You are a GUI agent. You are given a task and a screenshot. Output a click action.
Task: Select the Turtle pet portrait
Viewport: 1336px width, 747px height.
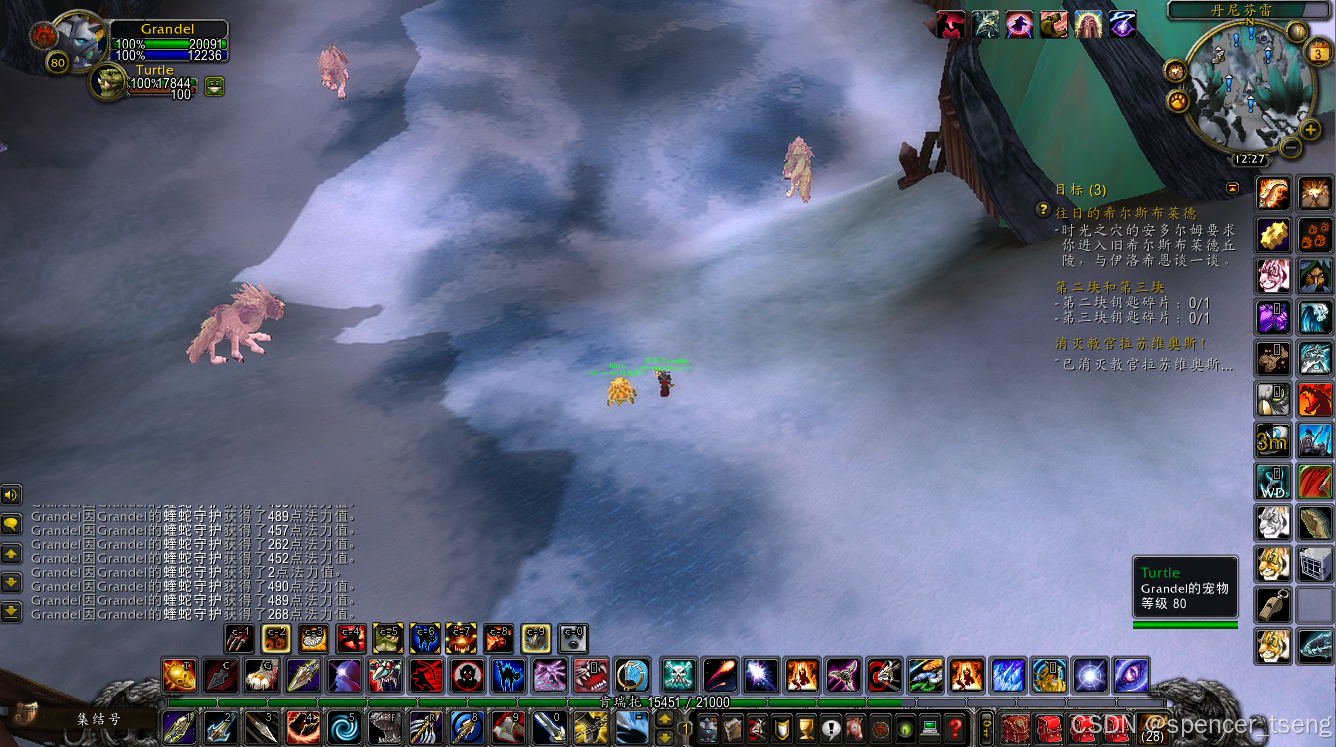(x=107, y=83)
